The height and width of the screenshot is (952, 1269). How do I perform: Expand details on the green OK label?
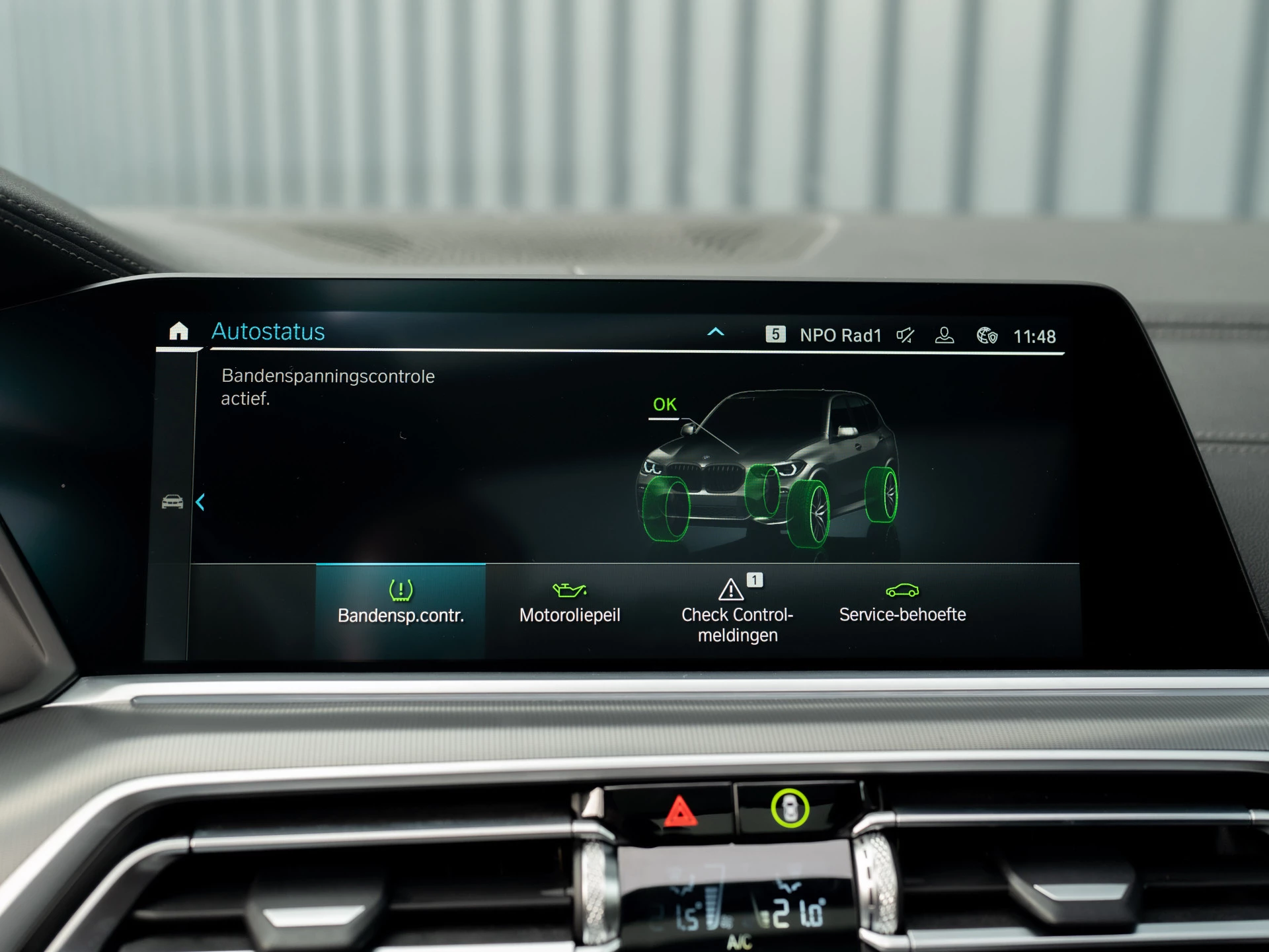click(665, 404)
